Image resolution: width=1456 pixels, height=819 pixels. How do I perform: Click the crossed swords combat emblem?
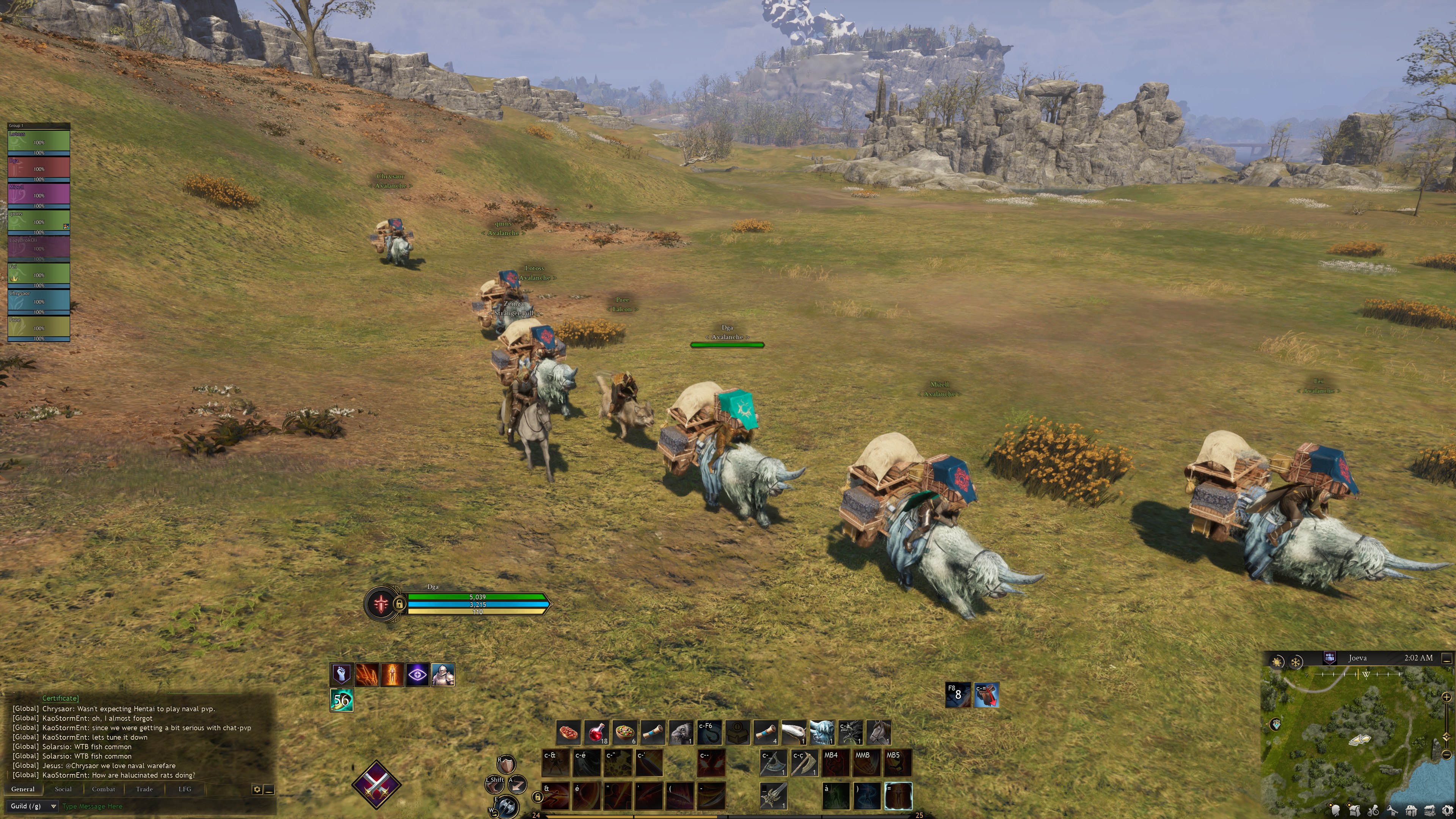click(x=376, y=784)
